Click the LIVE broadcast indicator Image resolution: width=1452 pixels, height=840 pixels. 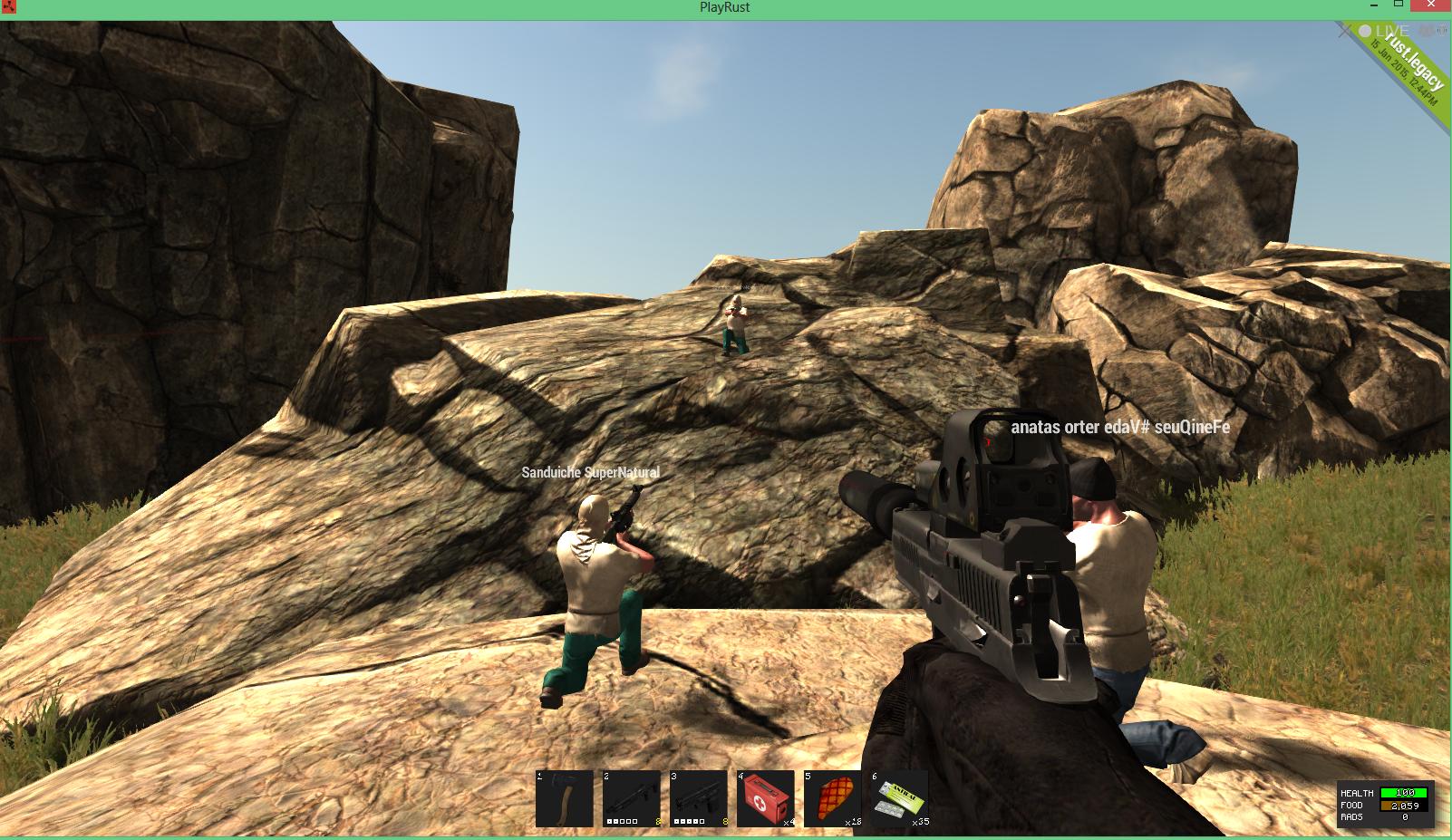click(1383, 32)
